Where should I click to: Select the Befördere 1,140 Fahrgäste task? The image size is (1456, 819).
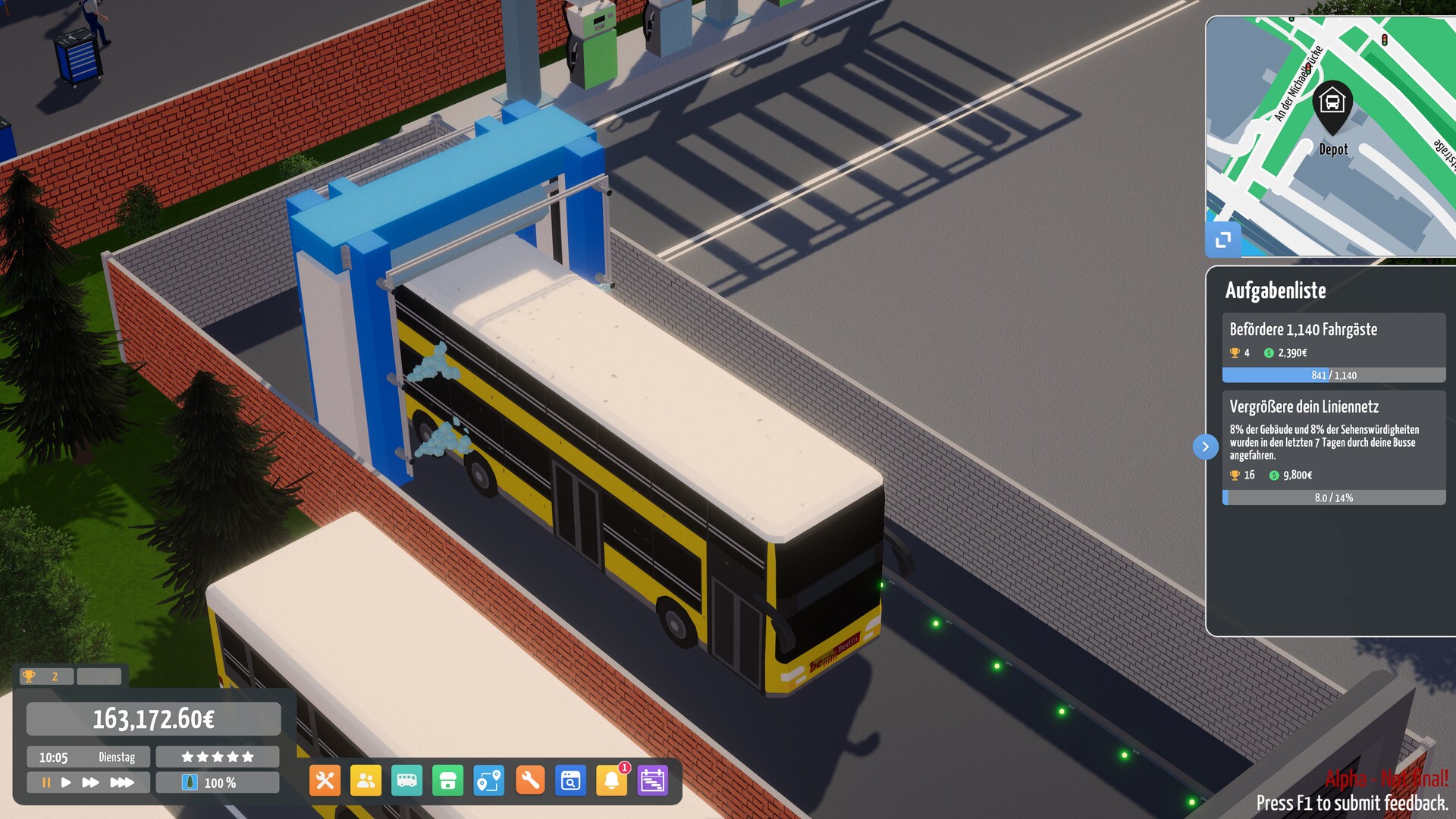pyautogui.click(x=1304, y=330)
